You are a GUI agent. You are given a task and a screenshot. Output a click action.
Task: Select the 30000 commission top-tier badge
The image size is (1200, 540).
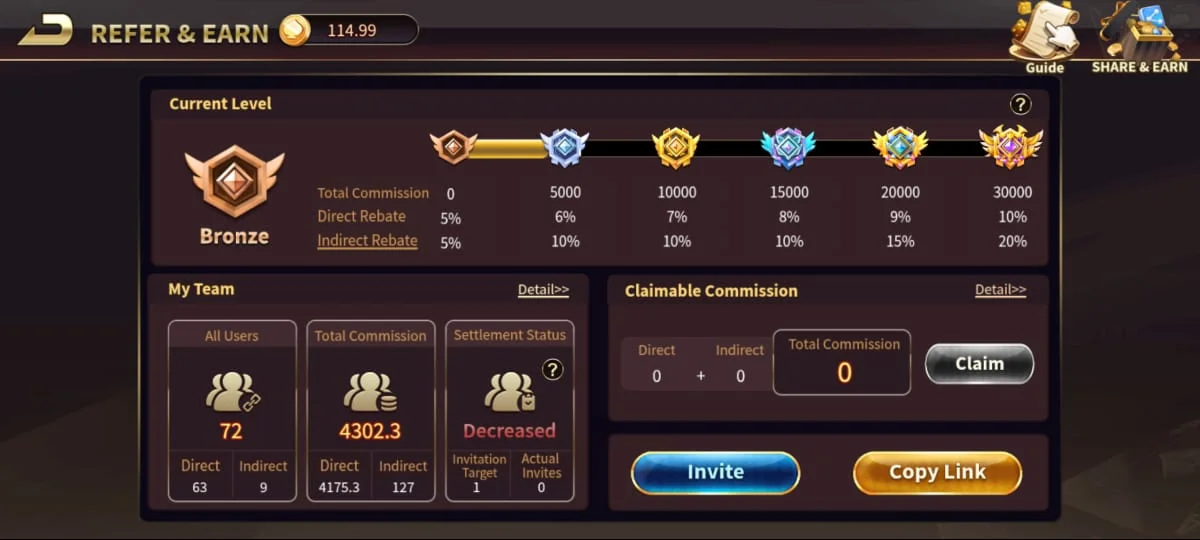click(x=1011, y=148)
